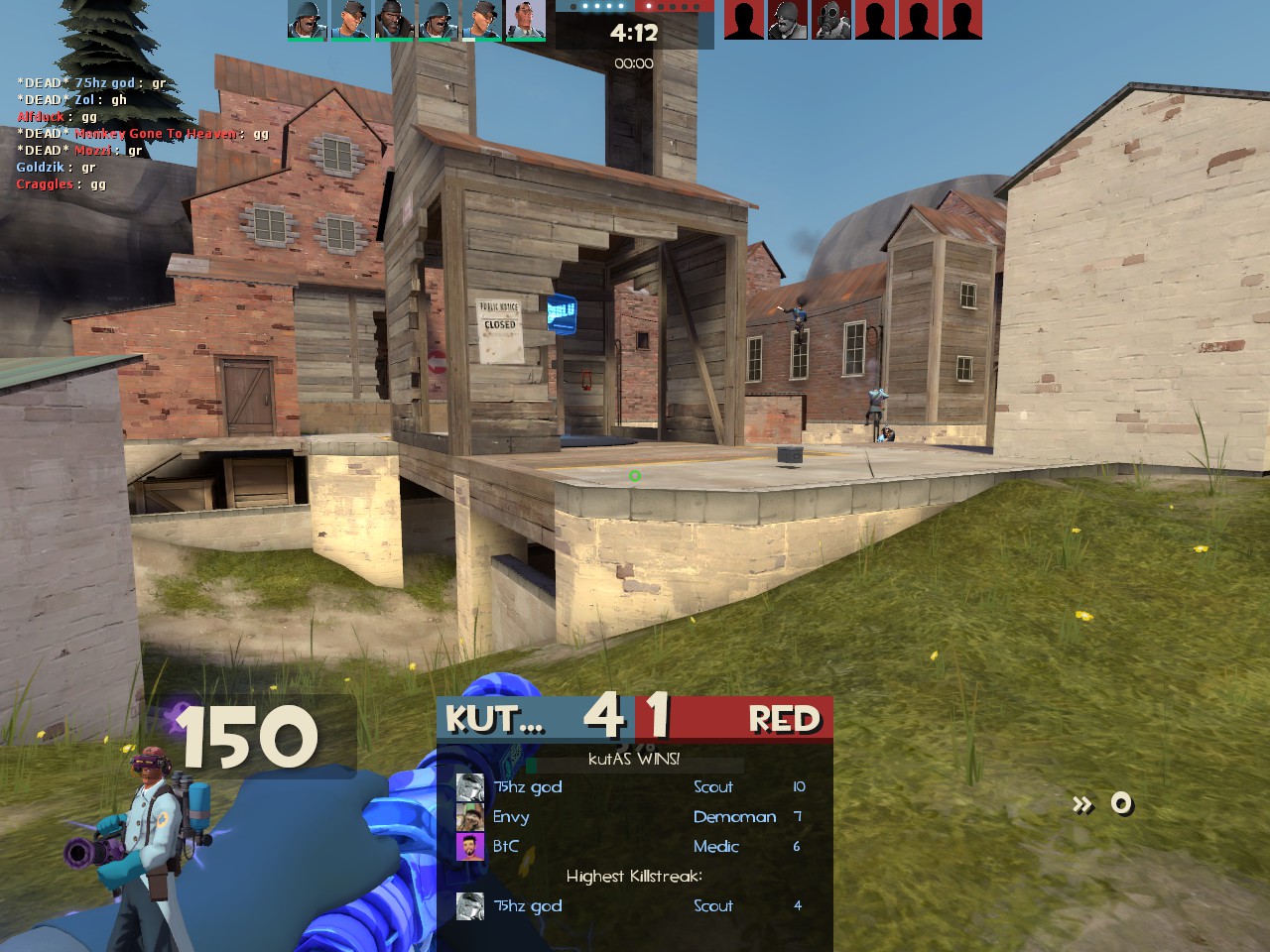
Task: Click the greyed RED Soldier portrait
Action: tap(788, 19)
